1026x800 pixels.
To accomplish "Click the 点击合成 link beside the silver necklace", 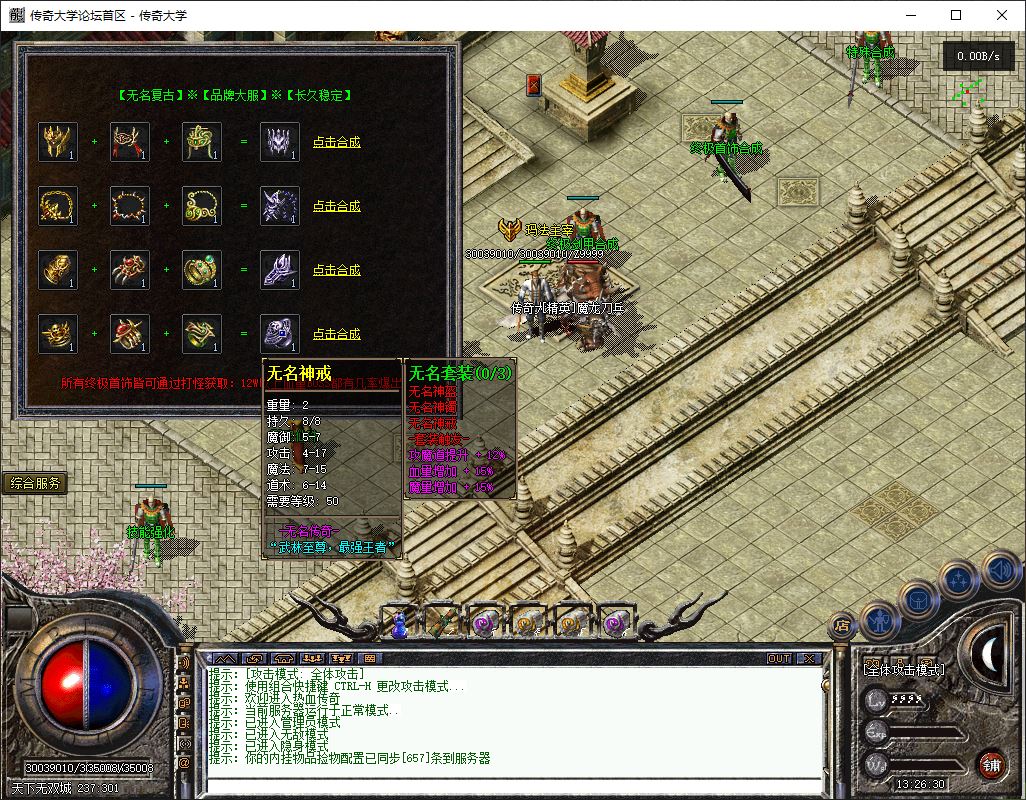I will (x=336, y=206).
